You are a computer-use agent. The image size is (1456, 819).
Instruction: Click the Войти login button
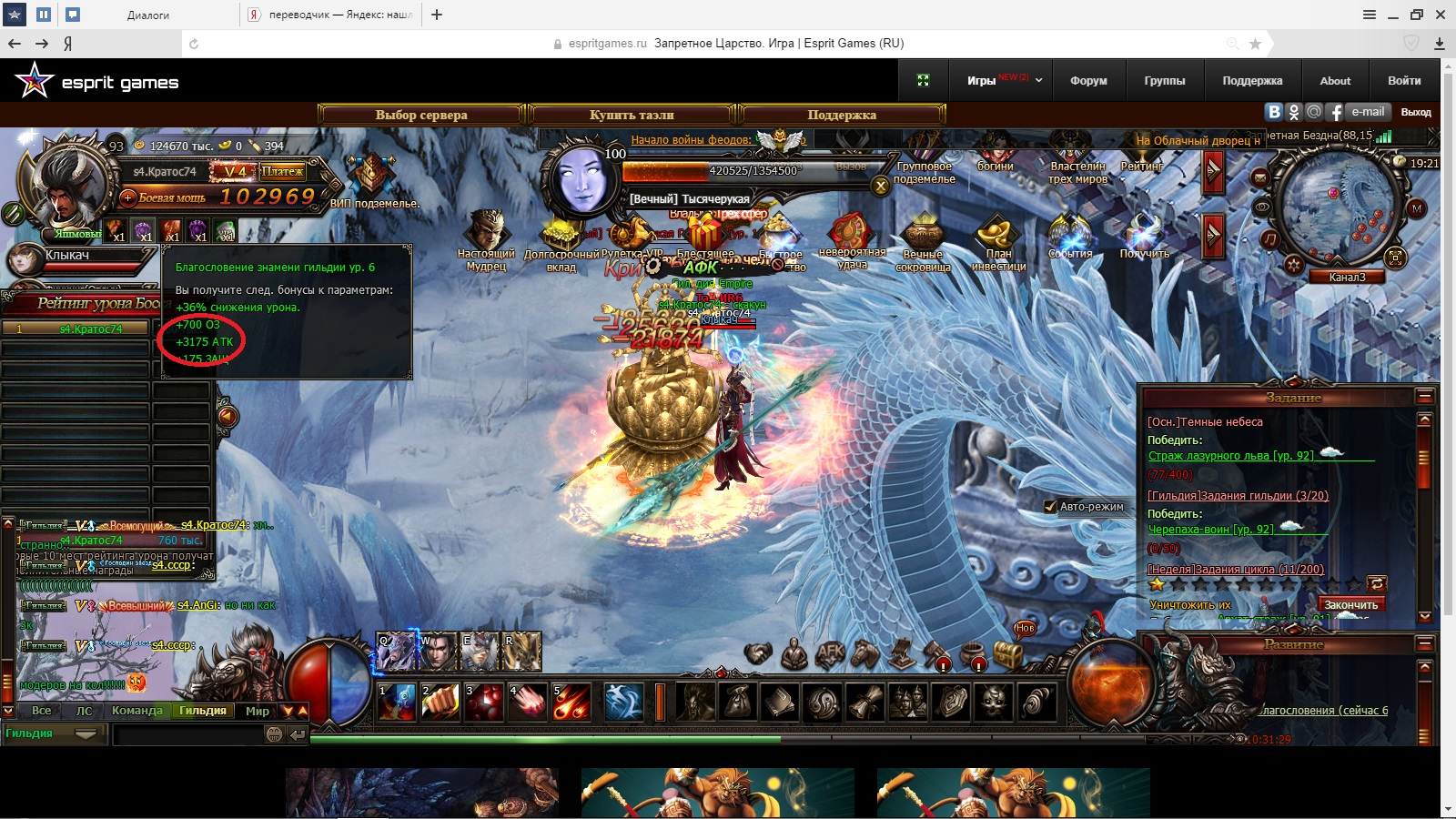point(1404,81)
